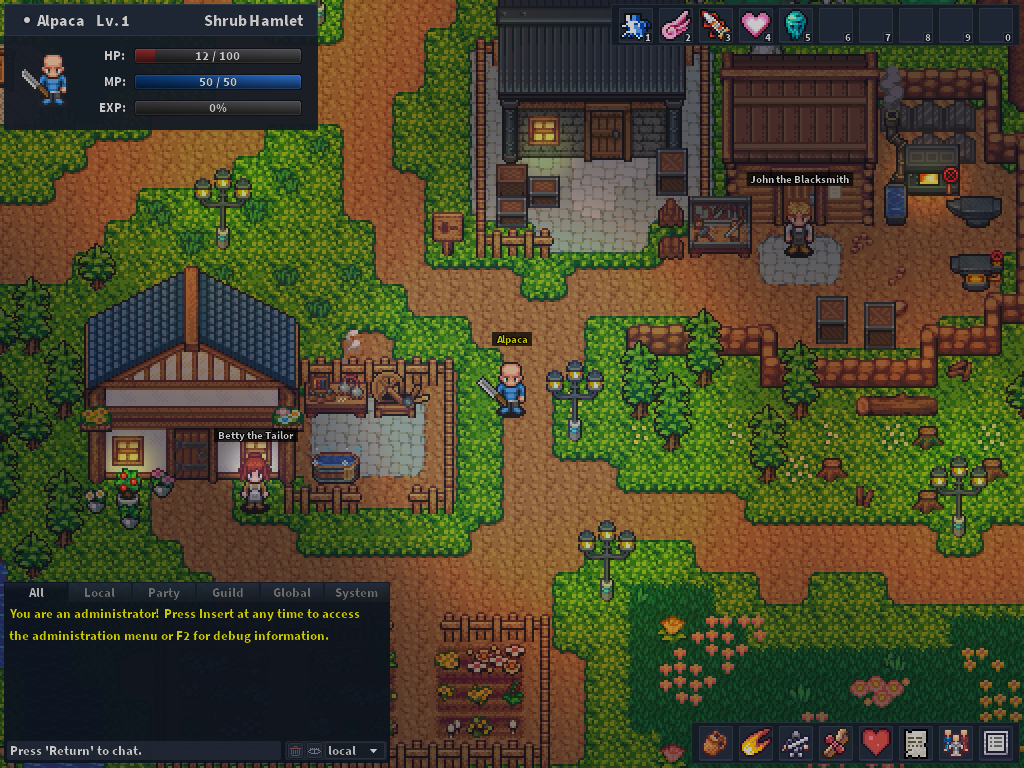Open the fireball spells menu
This screenshot has height=768, width=1024.
tap(755, 743)
